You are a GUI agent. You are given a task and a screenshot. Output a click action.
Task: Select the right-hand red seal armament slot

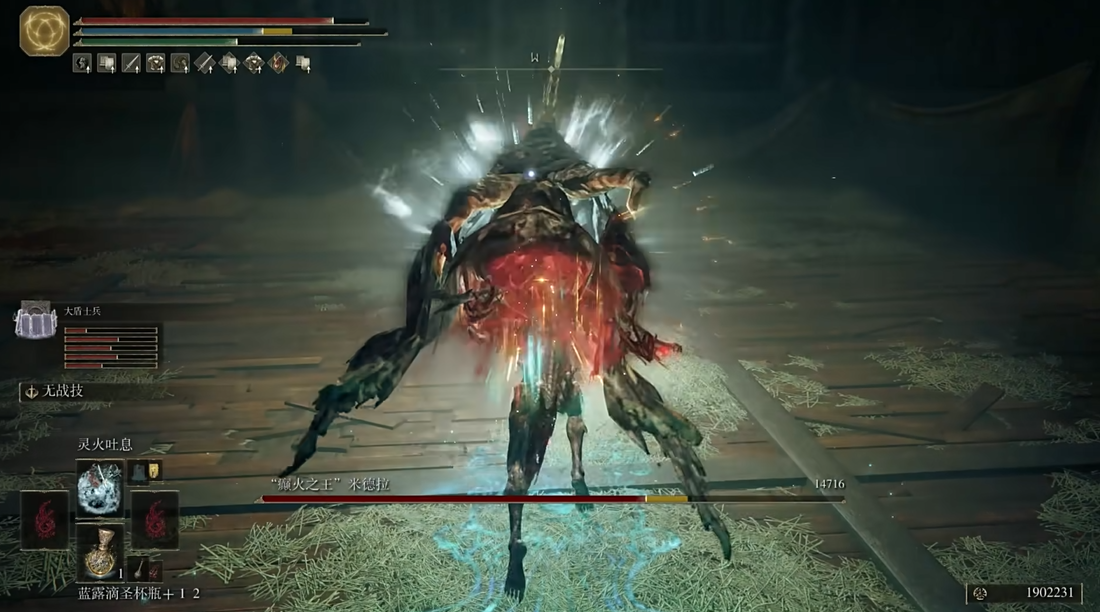(x=154, y=520)
